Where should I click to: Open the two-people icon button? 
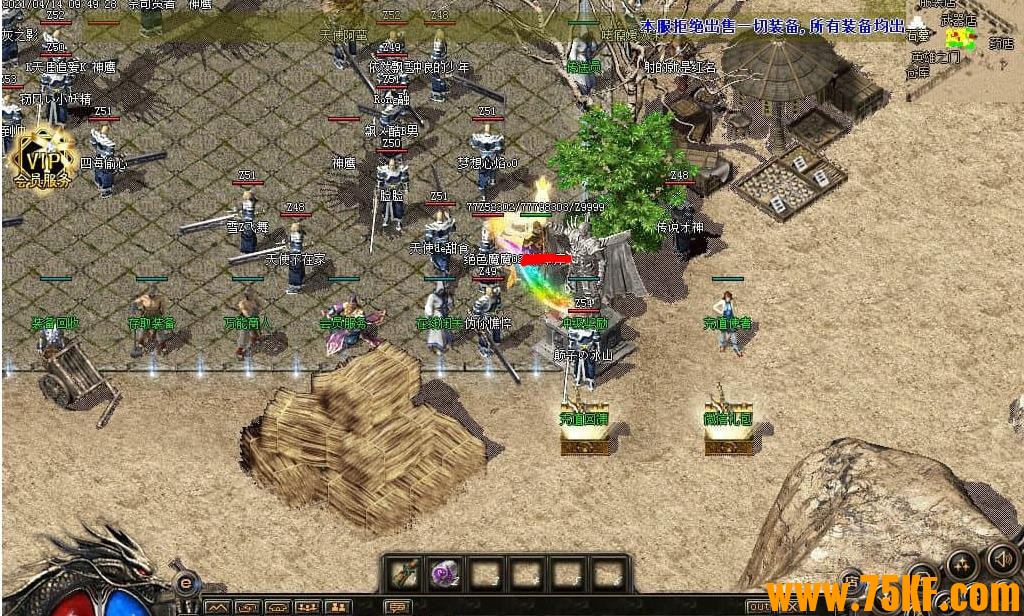pyautogui.click(x=337, y=607)
